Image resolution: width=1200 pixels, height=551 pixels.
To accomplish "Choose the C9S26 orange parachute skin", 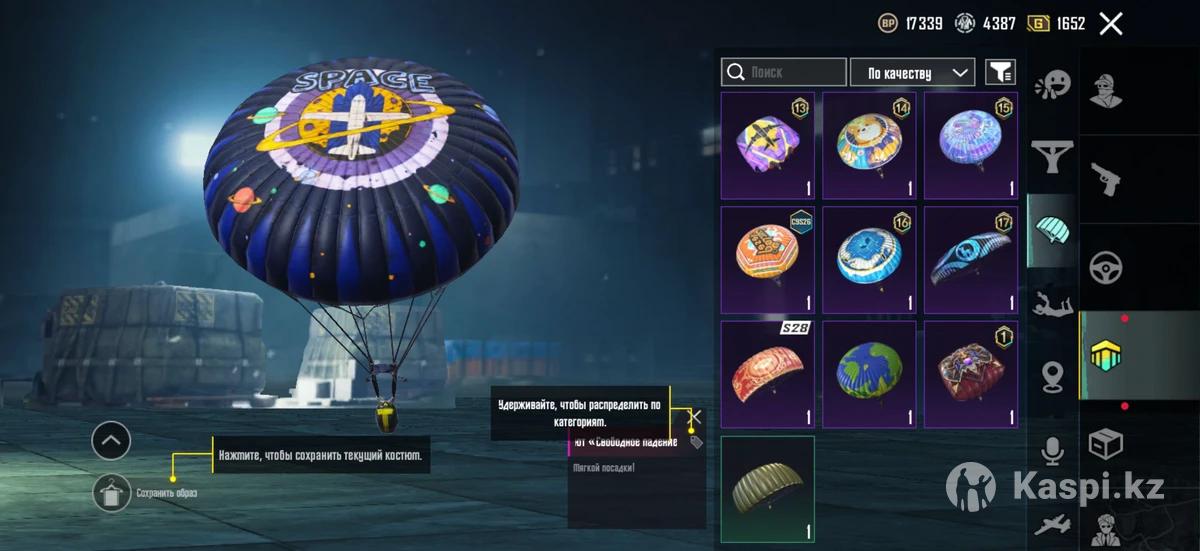I will click(x=767, y=260).
